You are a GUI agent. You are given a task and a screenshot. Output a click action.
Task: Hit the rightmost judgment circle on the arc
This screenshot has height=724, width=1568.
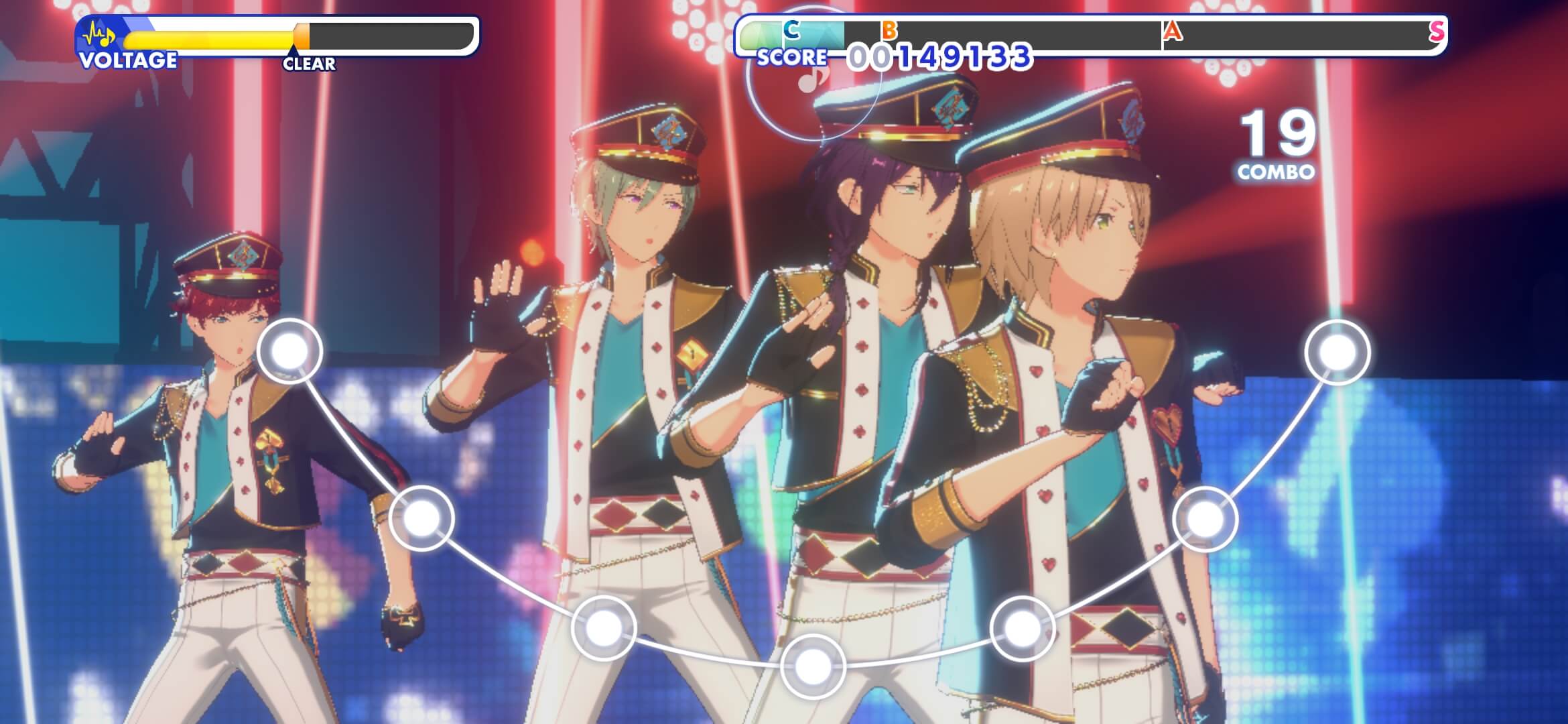pos(1337,352)
